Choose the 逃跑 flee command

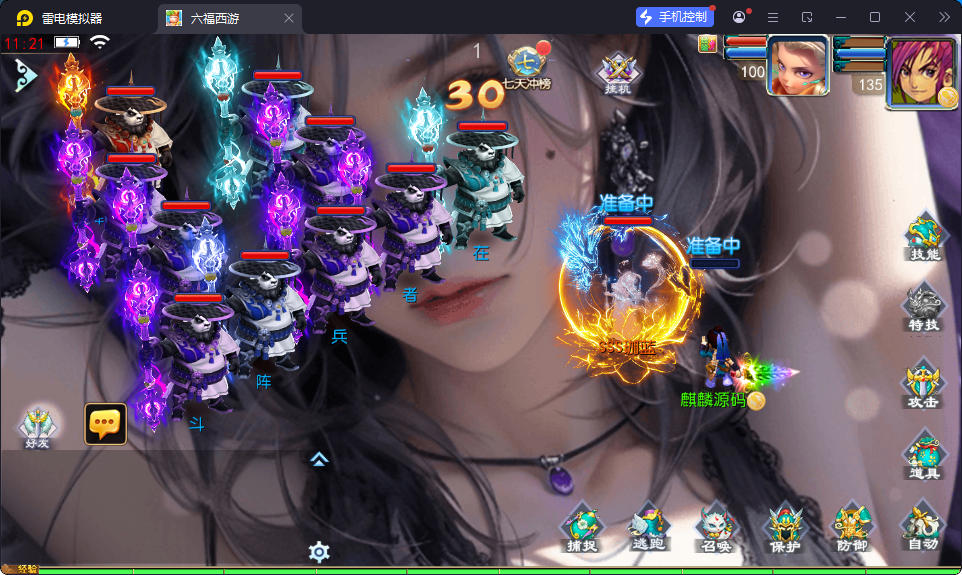(x=648, y=528)
